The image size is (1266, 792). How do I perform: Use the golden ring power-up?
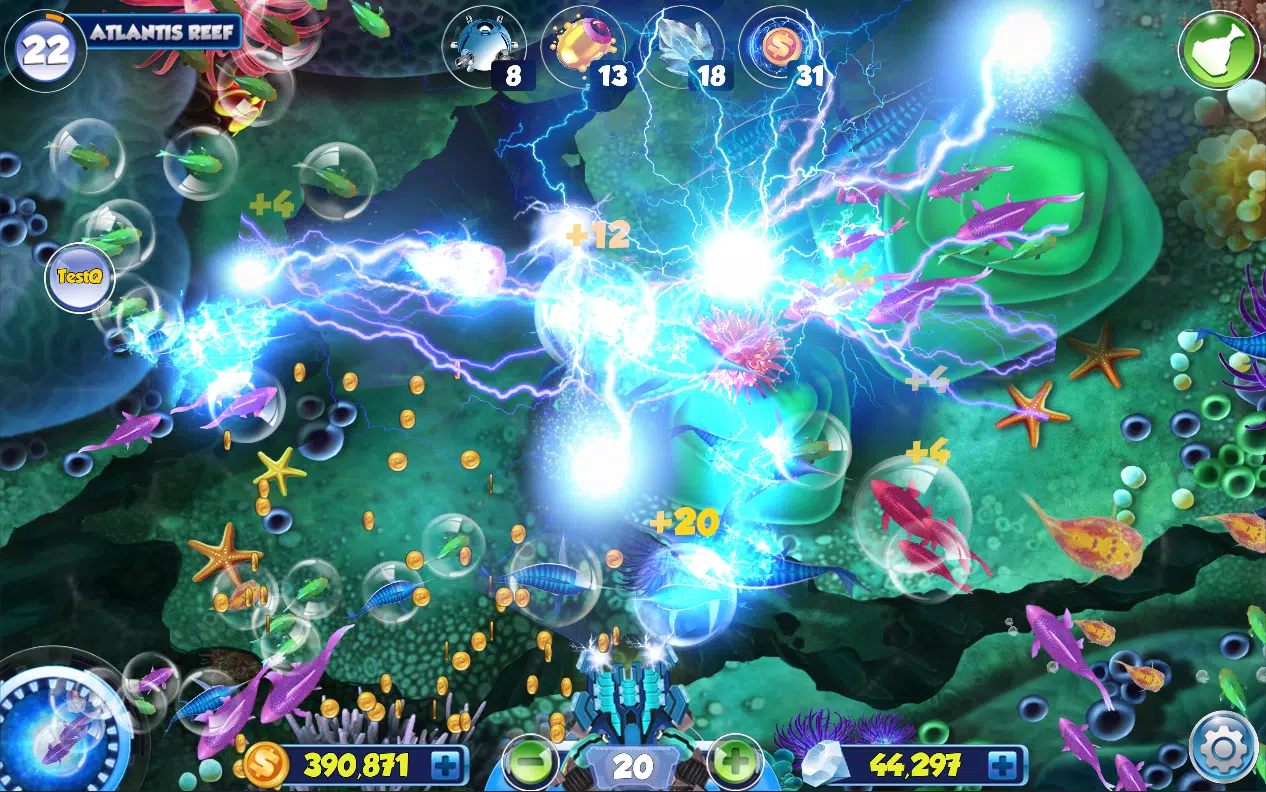point(582,47)
